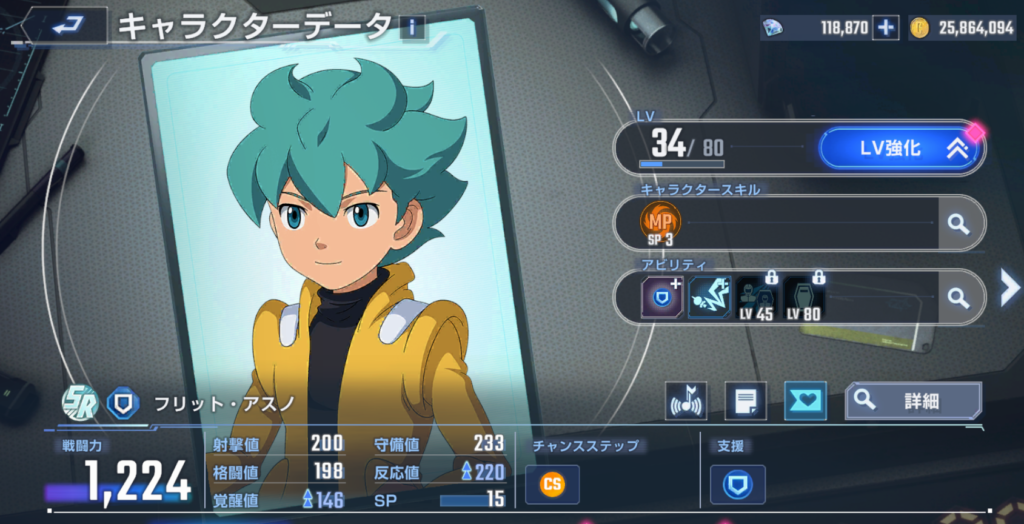Select the unlocked running-figure ability icon
1024x524 pixels.
[x=709, y=297]
